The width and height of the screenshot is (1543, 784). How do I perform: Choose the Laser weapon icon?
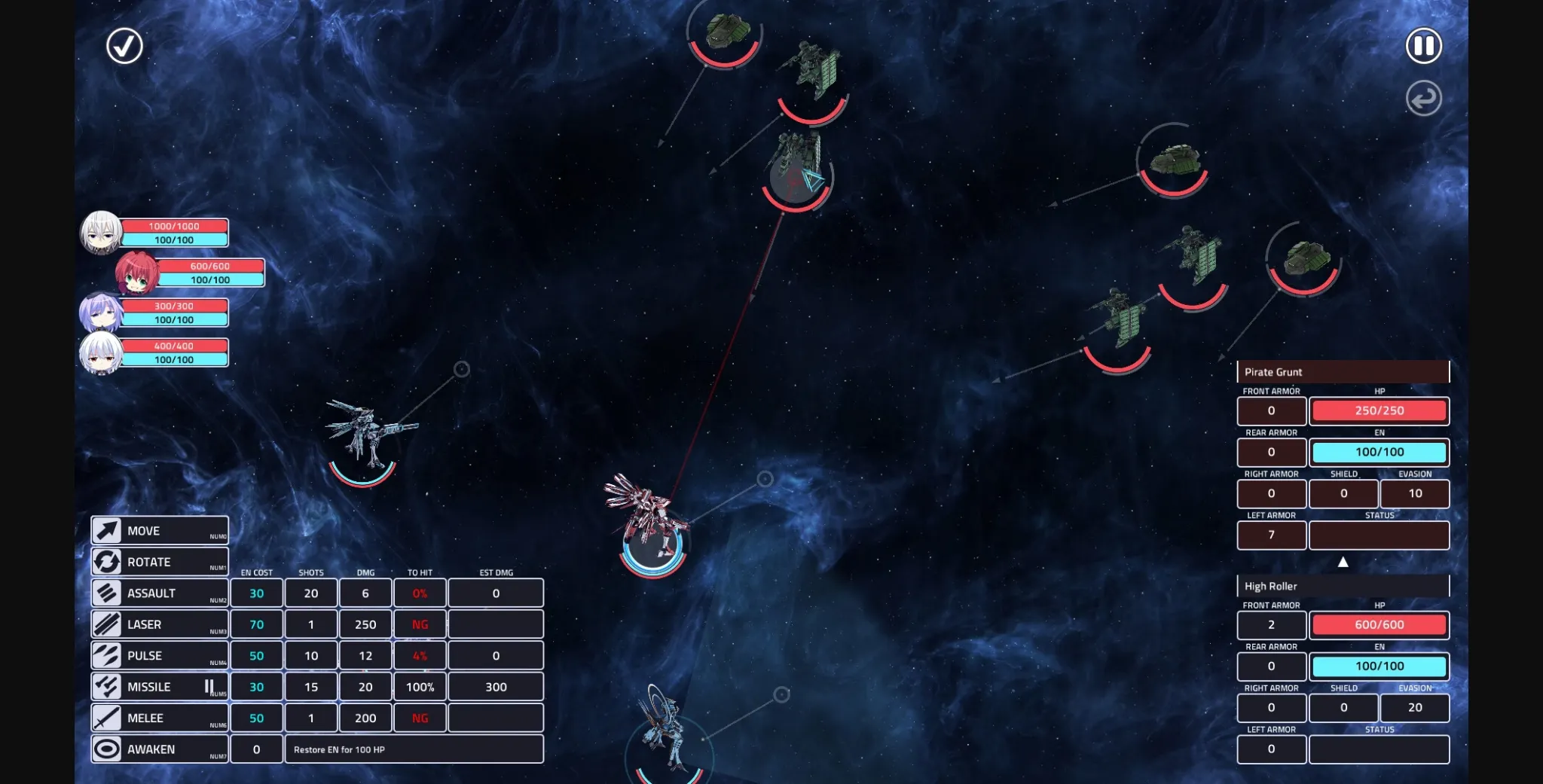click(x=107, y=624)
